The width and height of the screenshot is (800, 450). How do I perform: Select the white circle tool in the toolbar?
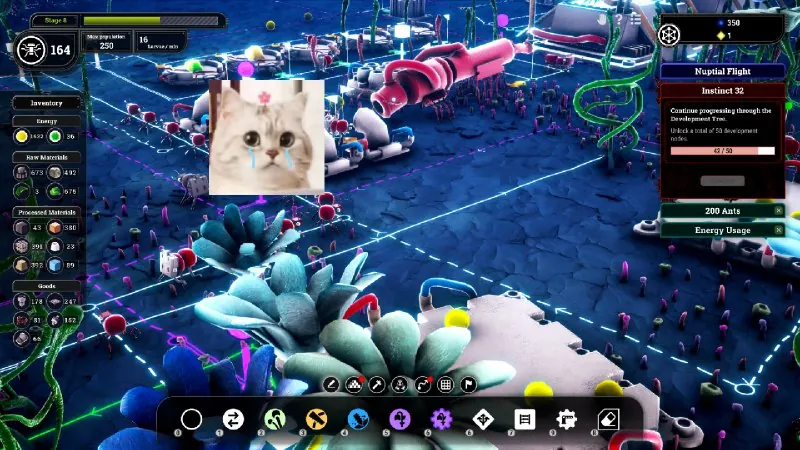[191, 419]
